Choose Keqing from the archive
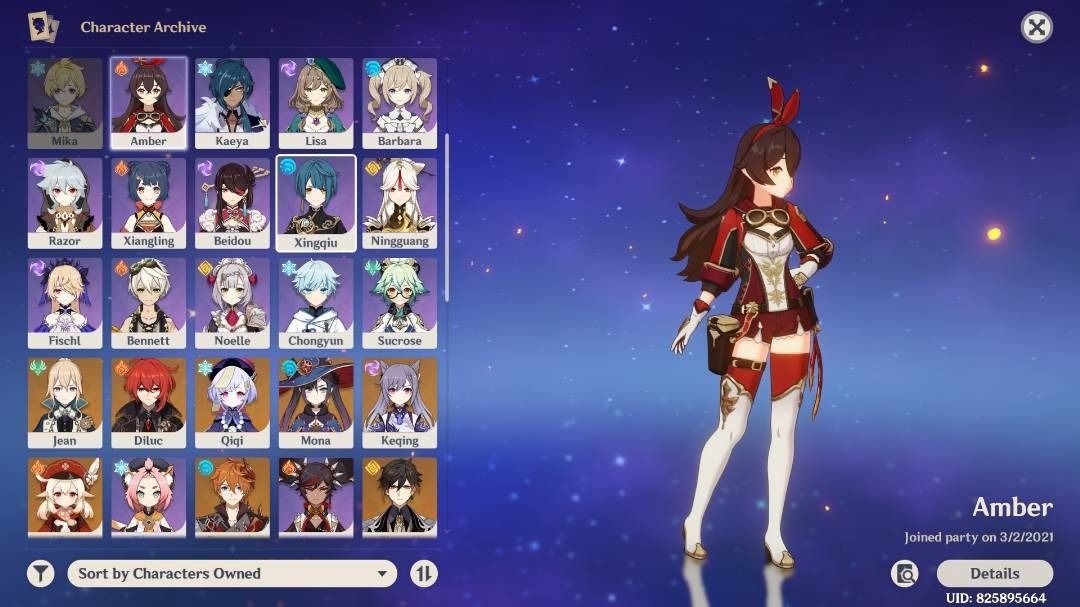Screen dimensions: 1080x607 pyautogui.click(x=400, y=402)
